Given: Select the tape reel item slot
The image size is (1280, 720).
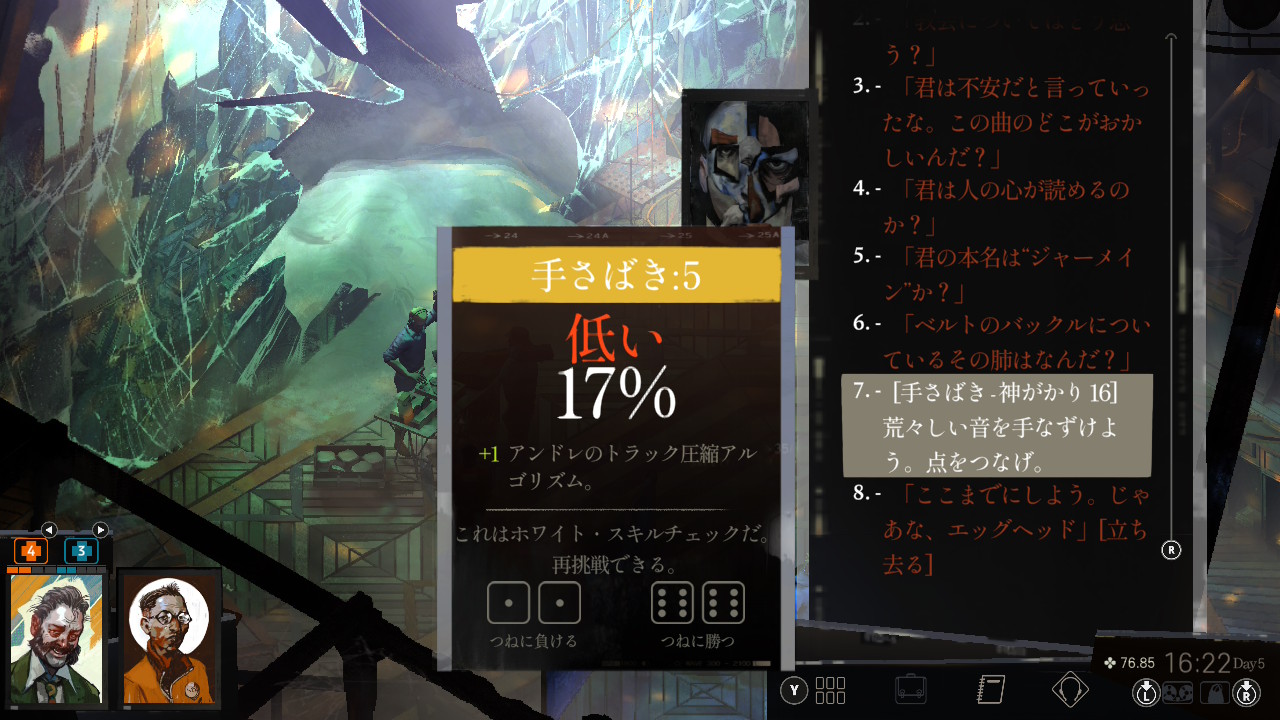Looking at the screenshot, I should (x=1176, y=691).
